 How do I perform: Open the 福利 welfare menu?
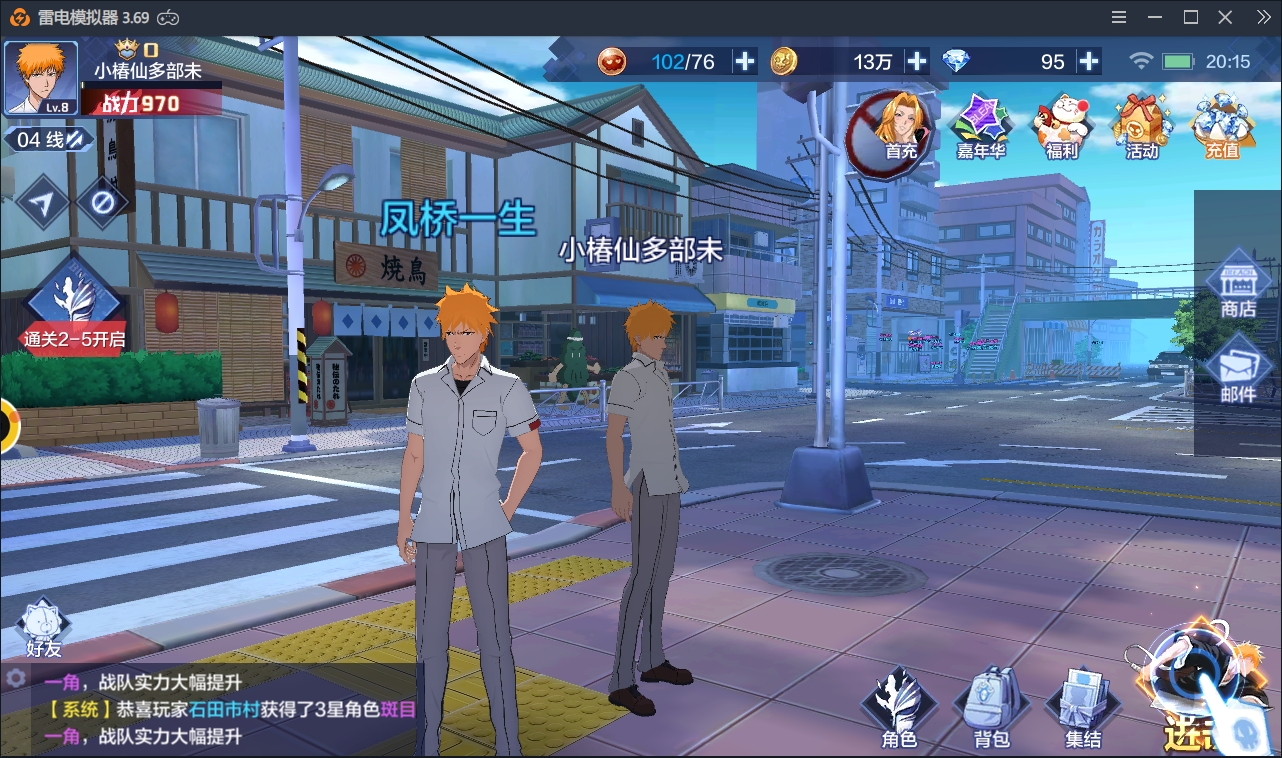coord(1061,127)
